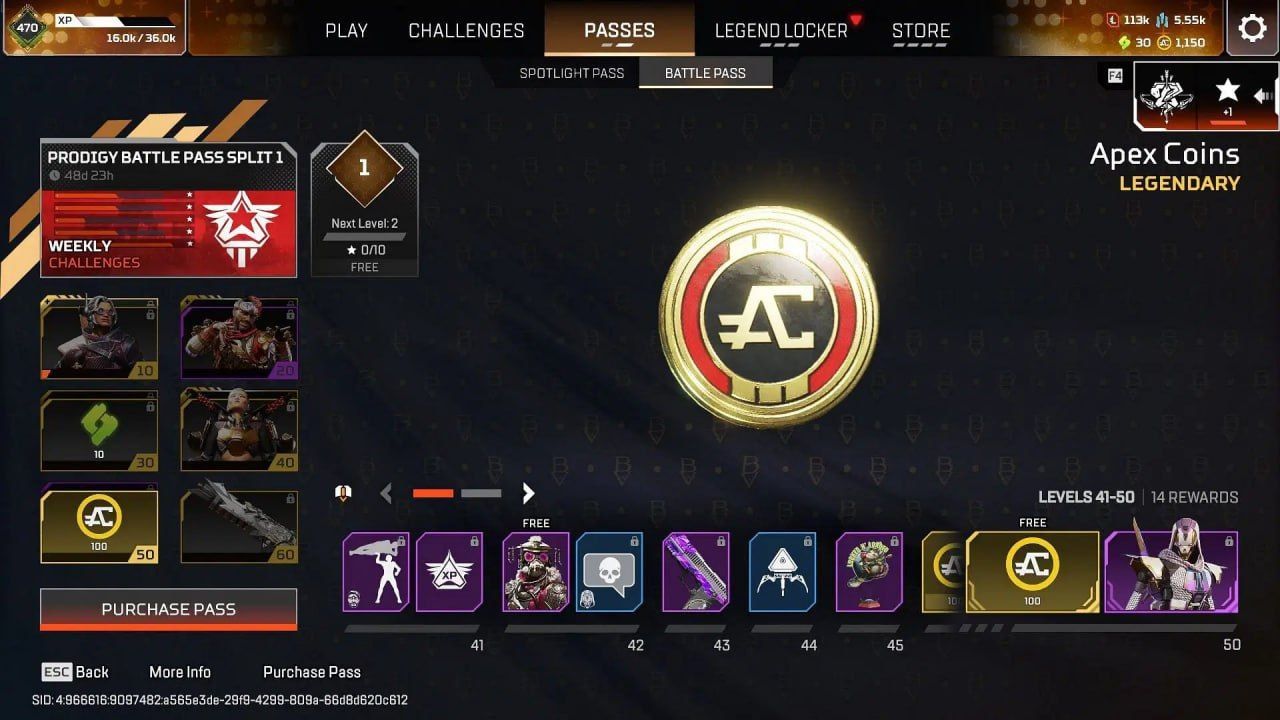Switch to the Spotlight Pass tab
This screenshot has width=1280, height=720.
point(570,72)
